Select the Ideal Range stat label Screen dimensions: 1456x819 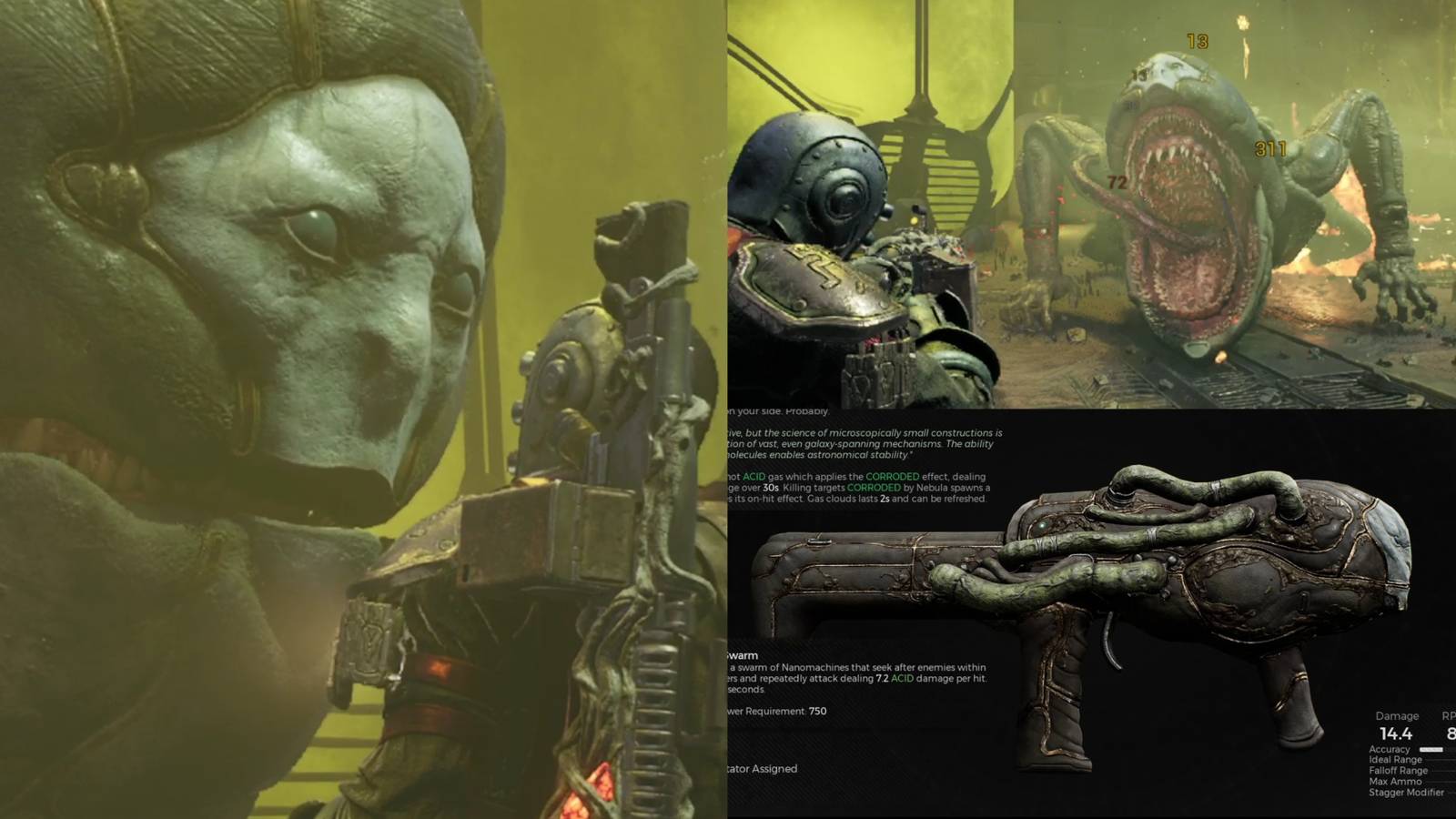[1397, 761]
